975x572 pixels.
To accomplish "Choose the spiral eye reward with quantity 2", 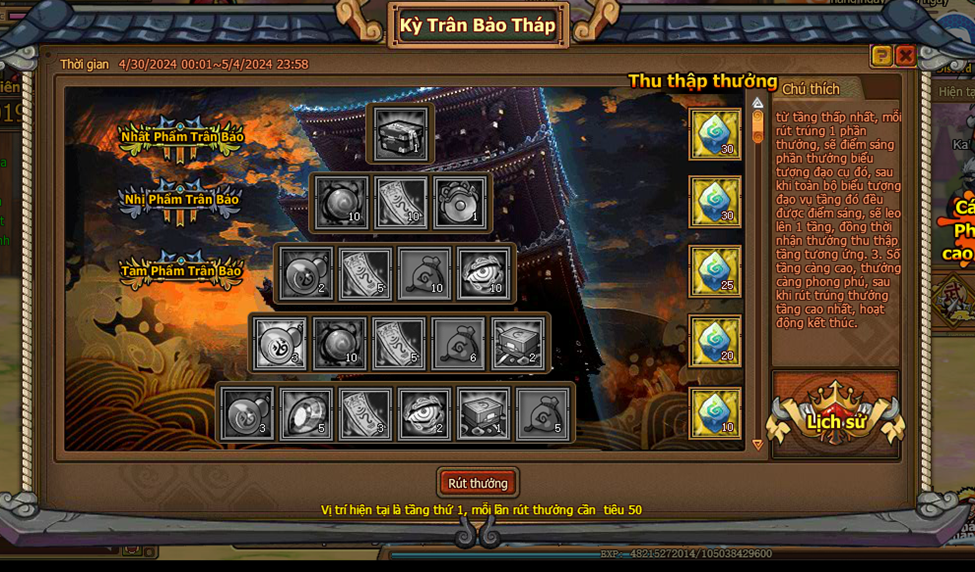I will (424, 413).
